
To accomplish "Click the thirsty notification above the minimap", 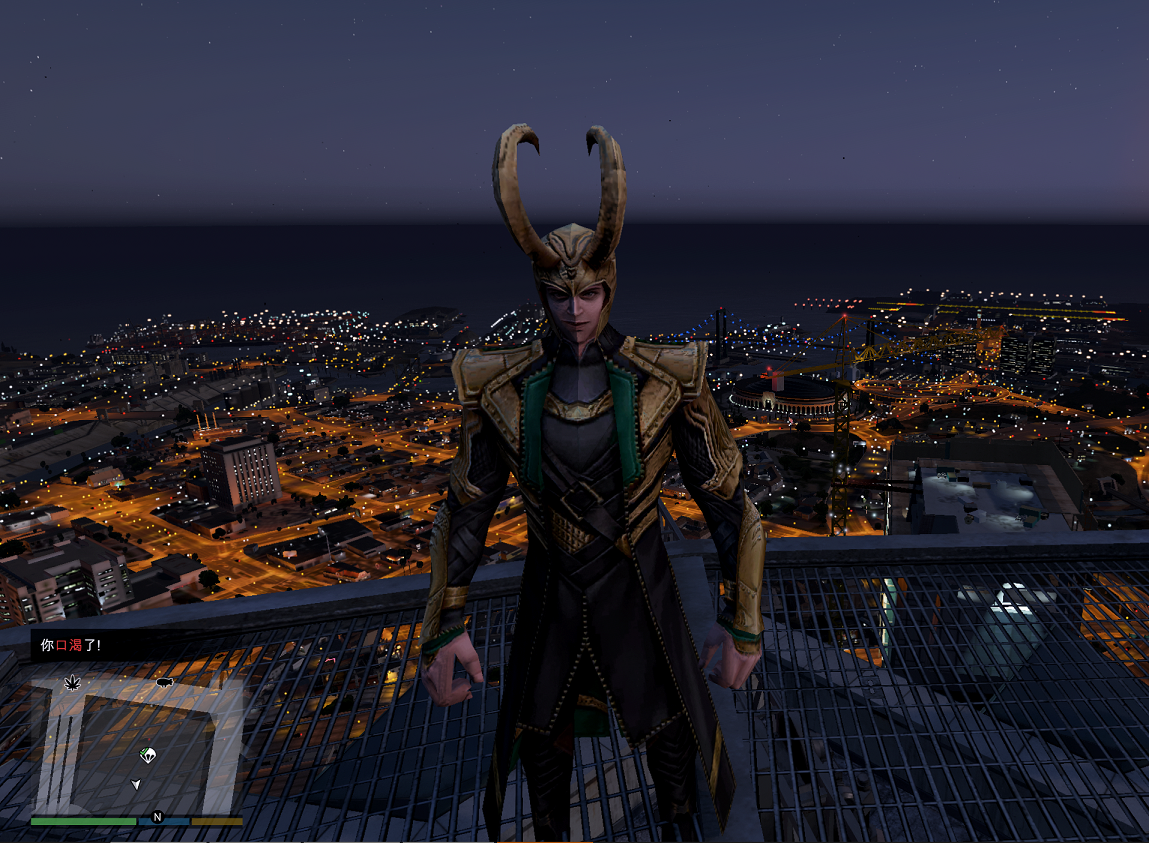I will 71,646.
